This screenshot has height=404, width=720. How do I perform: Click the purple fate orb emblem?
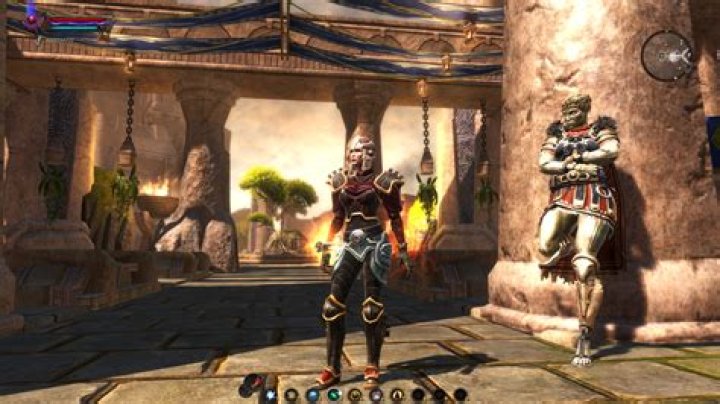32,19
